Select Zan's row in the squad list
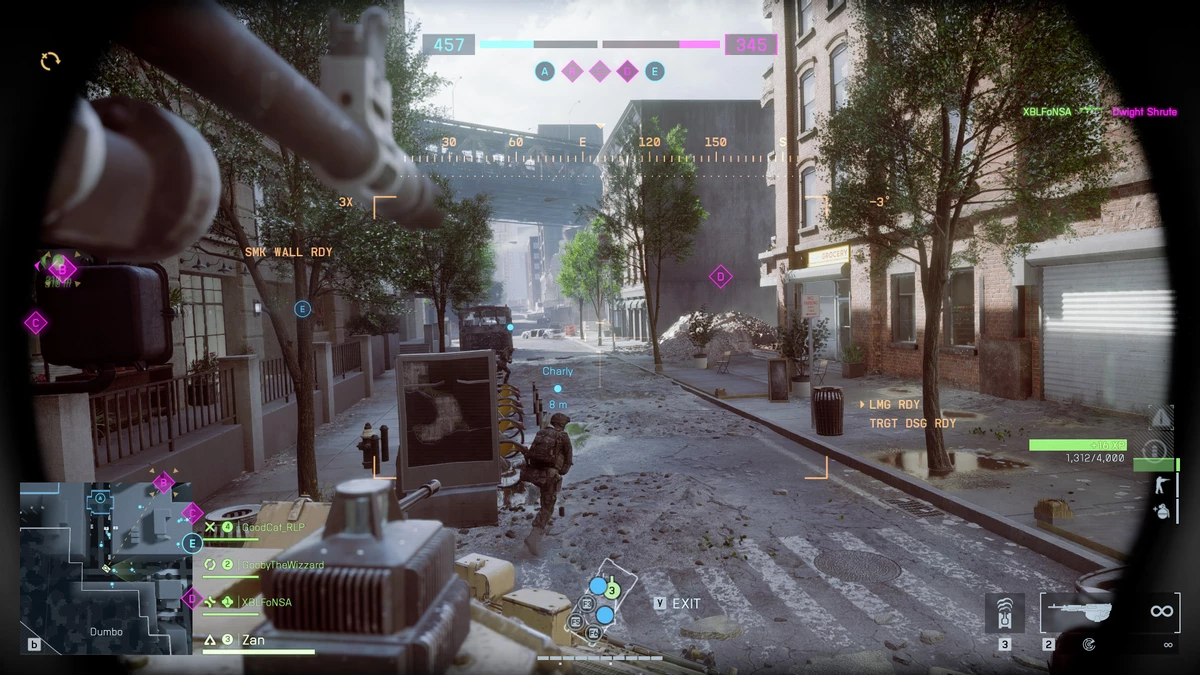Screen dimensions: 1200x675 coord(253,640)
